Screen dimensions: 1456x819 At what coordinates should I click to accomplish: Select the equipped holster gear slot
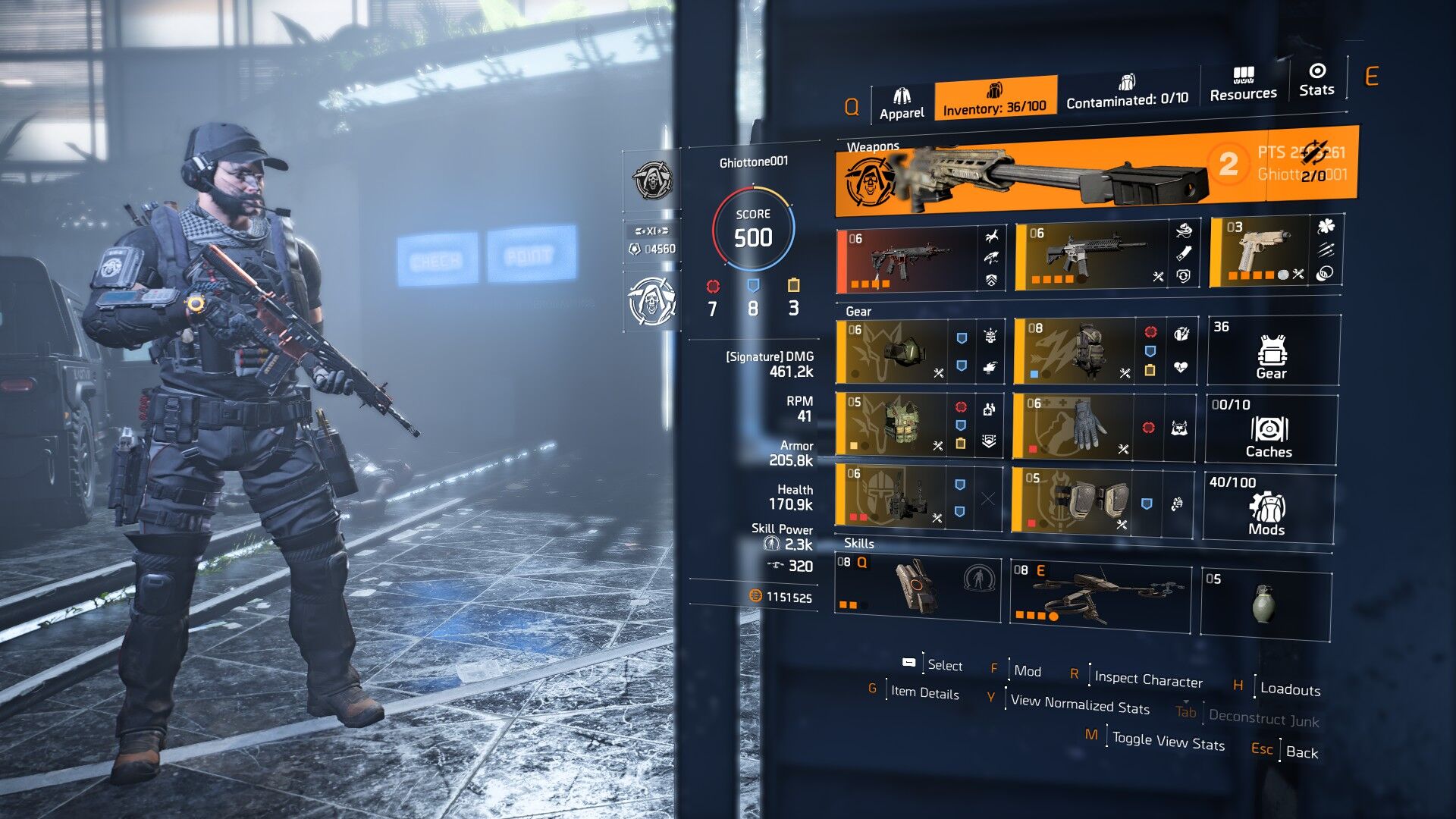click(891, 497)
